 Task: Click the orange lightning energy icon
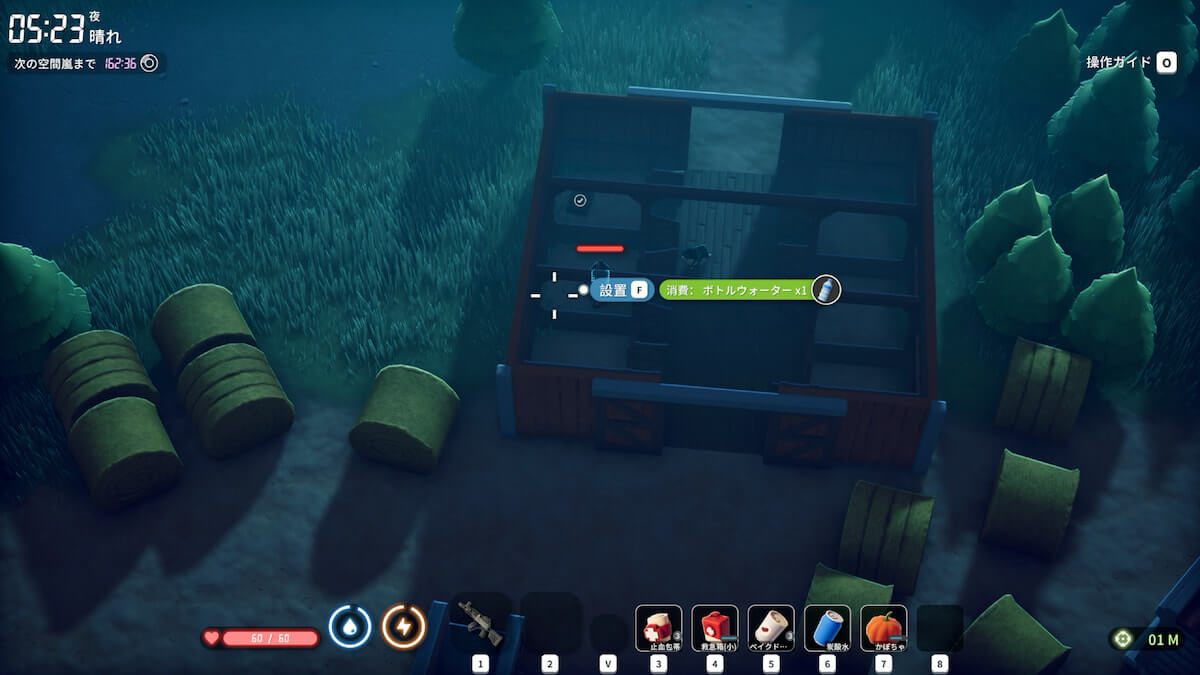[404, 627]
